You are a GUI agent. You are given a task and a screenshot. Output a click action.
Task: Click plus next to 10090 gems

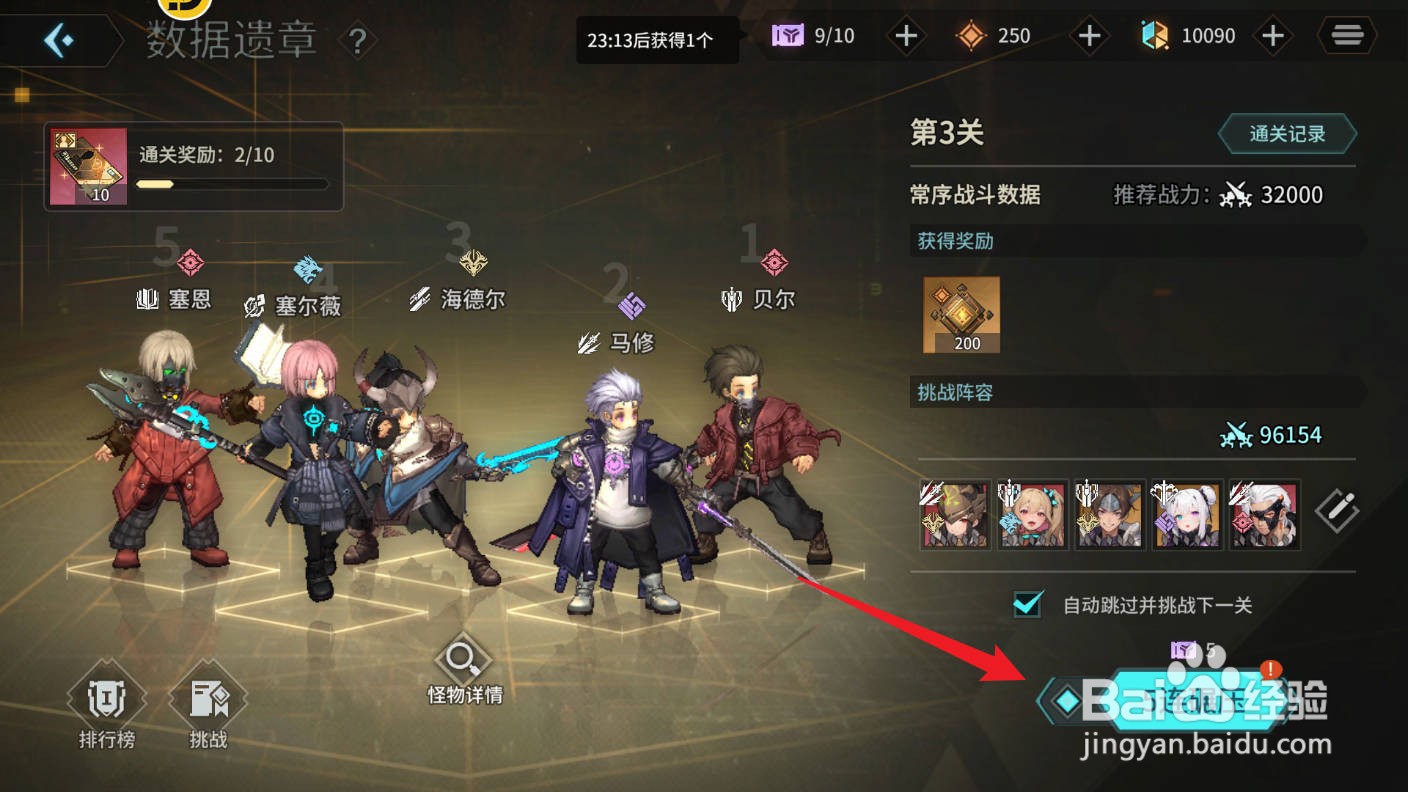pyautogui.click(x=1273, y=35)
